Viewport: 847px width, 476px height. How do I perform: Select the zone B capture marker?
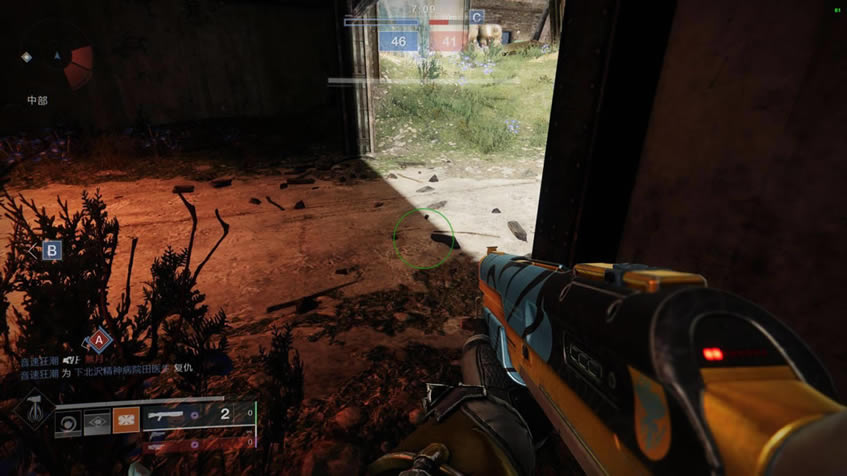(51, 250)
